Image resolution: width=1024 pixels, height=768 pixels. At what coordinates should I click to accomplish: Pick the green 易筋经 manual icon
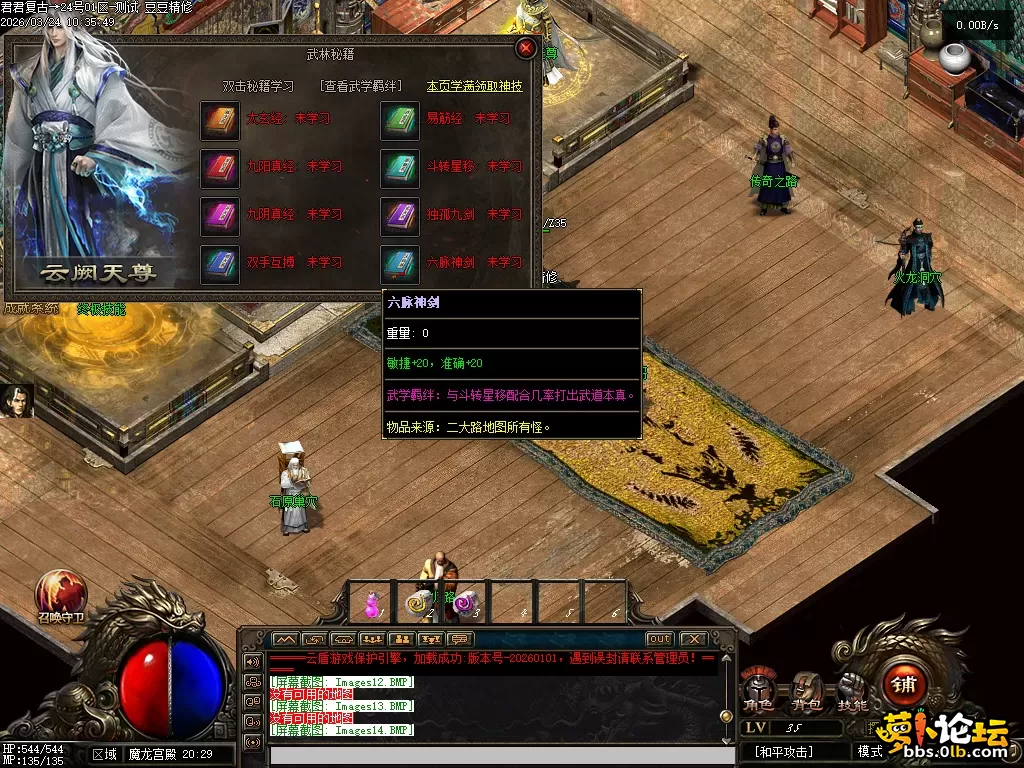(x=400, y=119)
